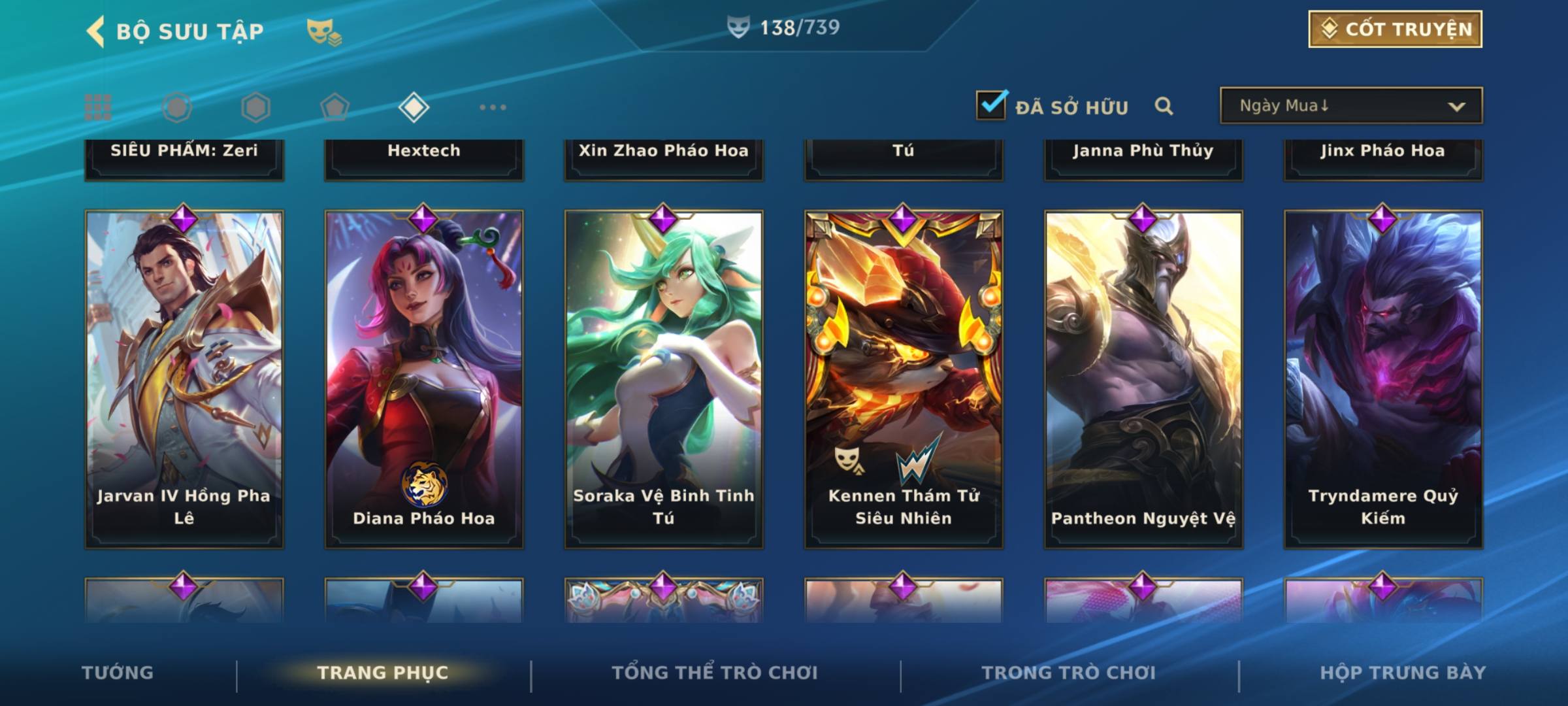Go back from Bộ Sưu Tập screen

click(x=96, y=31)
